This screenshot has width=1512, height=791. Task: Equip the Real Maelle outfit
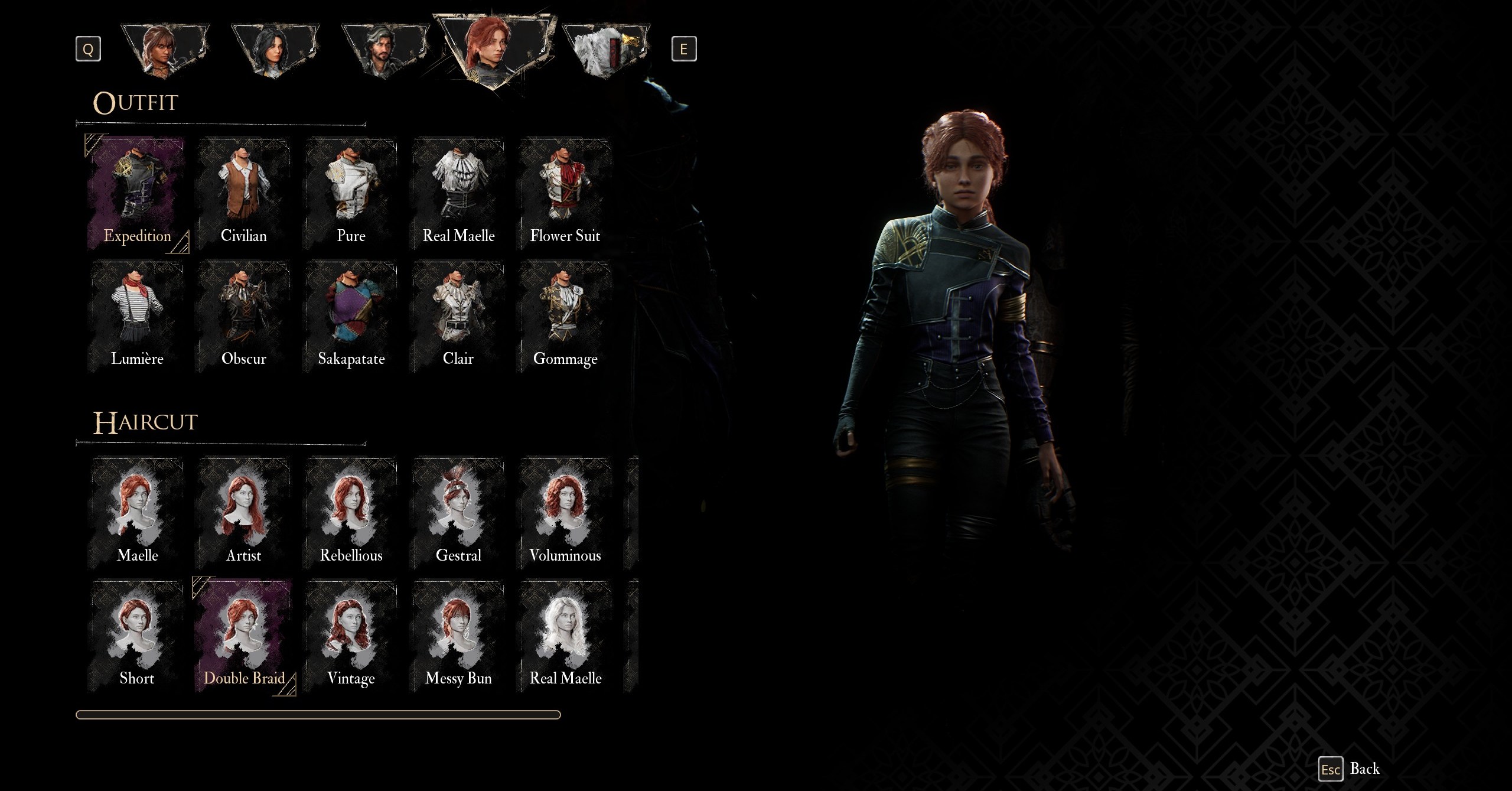[458, 194]
